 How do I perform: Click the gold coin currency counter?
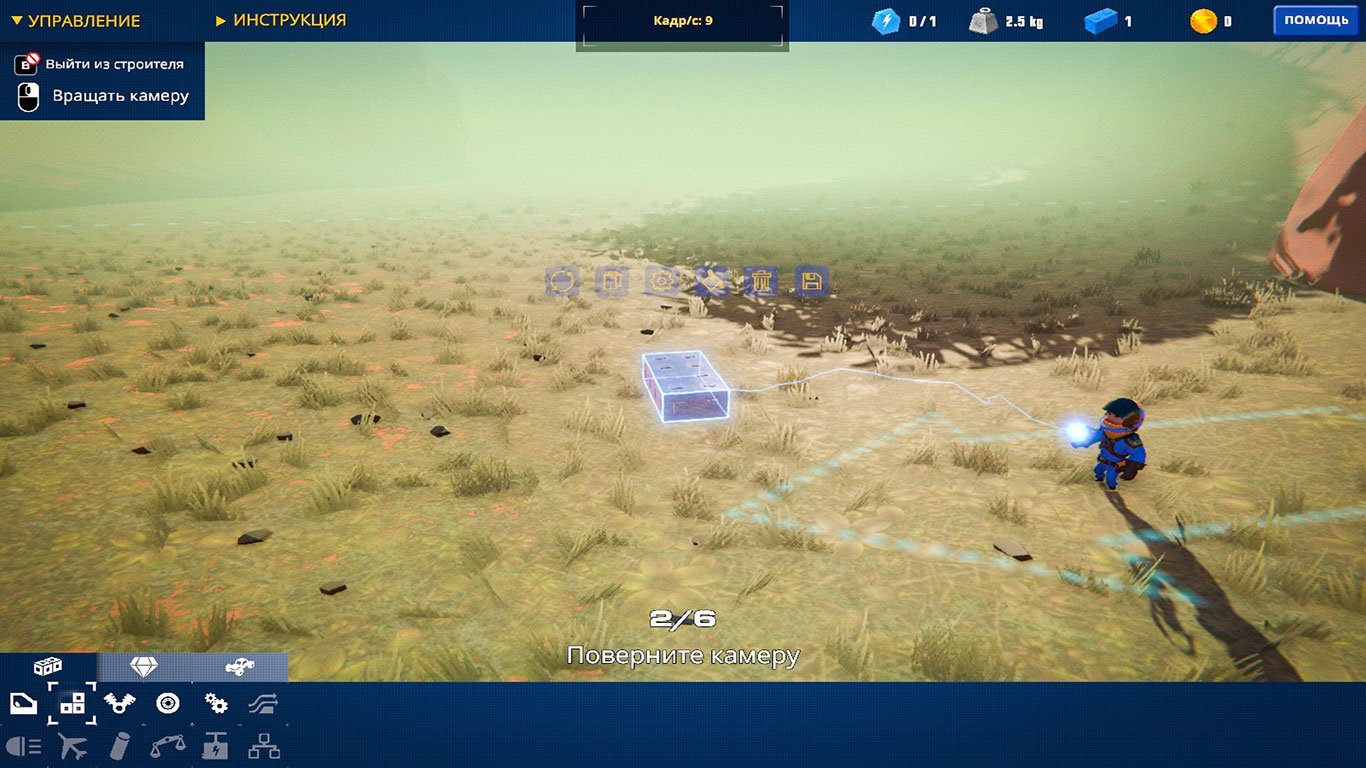point(1205,18)
